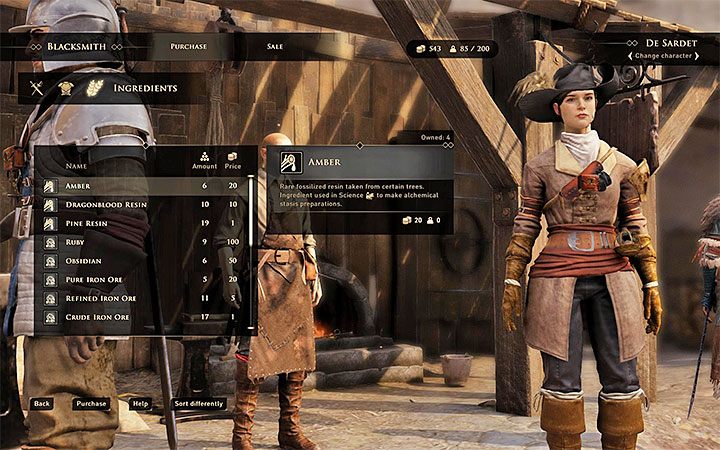The height and width of the screenshot is (450, 720).
Task: Open the Purchase tab
Action: pyautogui.click(x=189, y=46)
